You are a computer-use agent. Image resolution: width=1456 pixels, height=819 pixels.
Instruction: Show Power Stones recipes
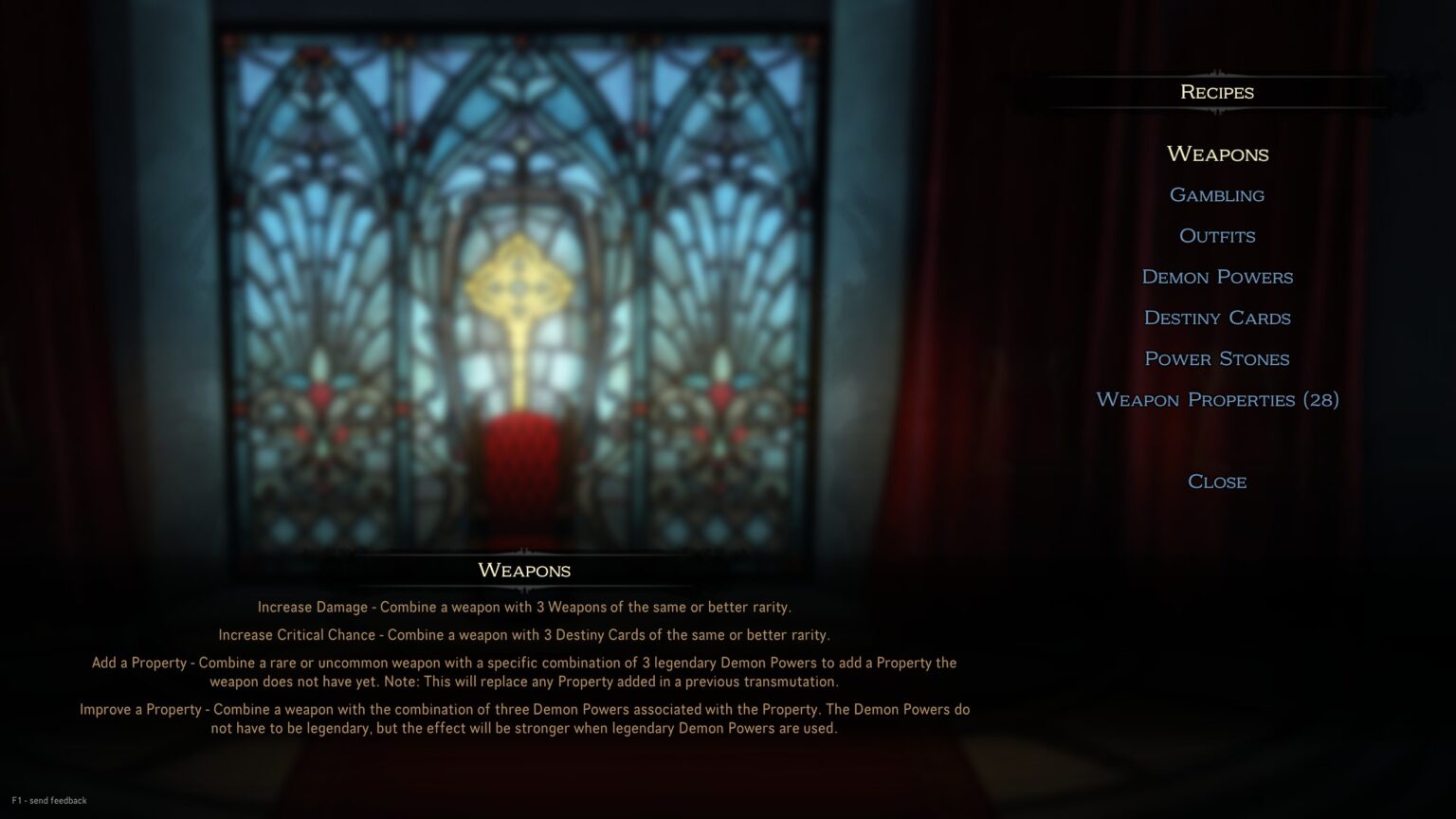(x=1217, y=359)
